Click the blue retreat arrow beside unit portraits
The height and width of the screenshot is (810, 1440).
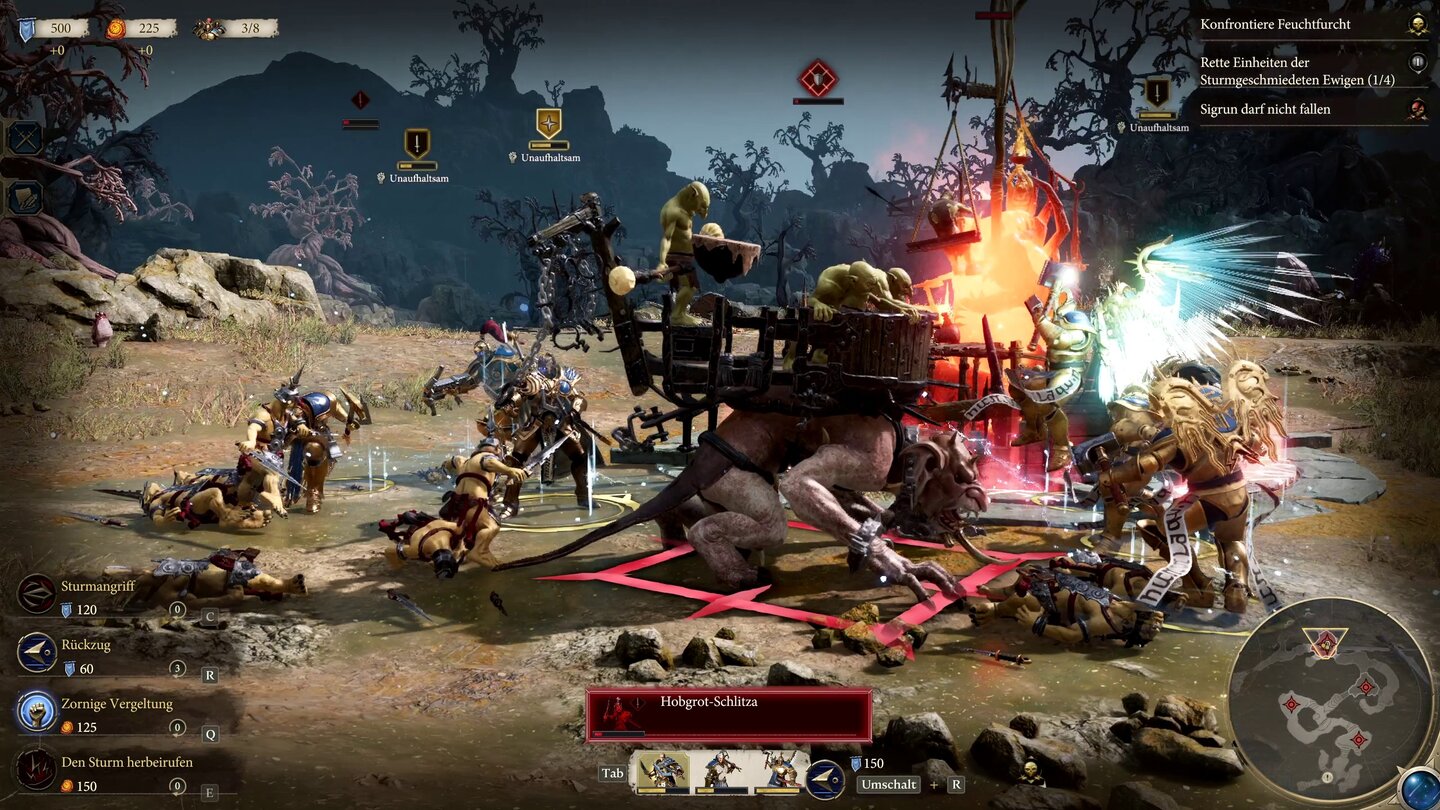(823, 779)
